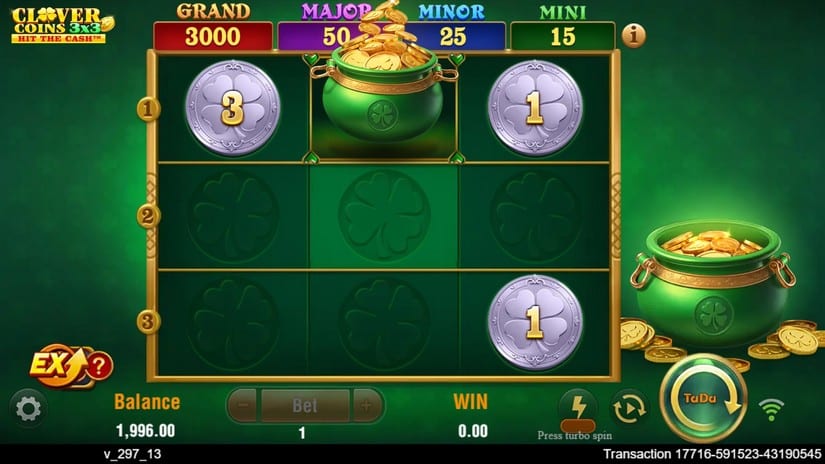Click the Bet amount button
The height and width of the screenshot is (464, 825).
pyautogui.click(x=304, y=406)
